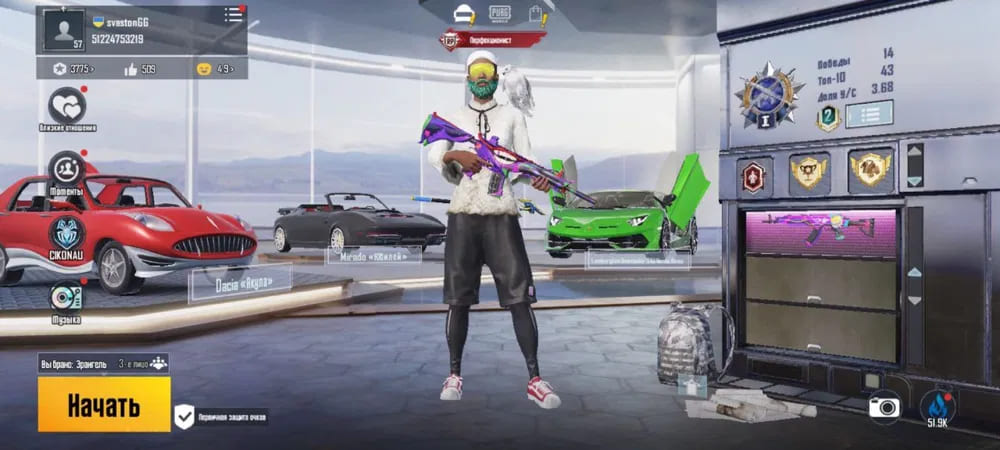
Task: Open the Моменты icon
Action: click(x=67, y=168)
